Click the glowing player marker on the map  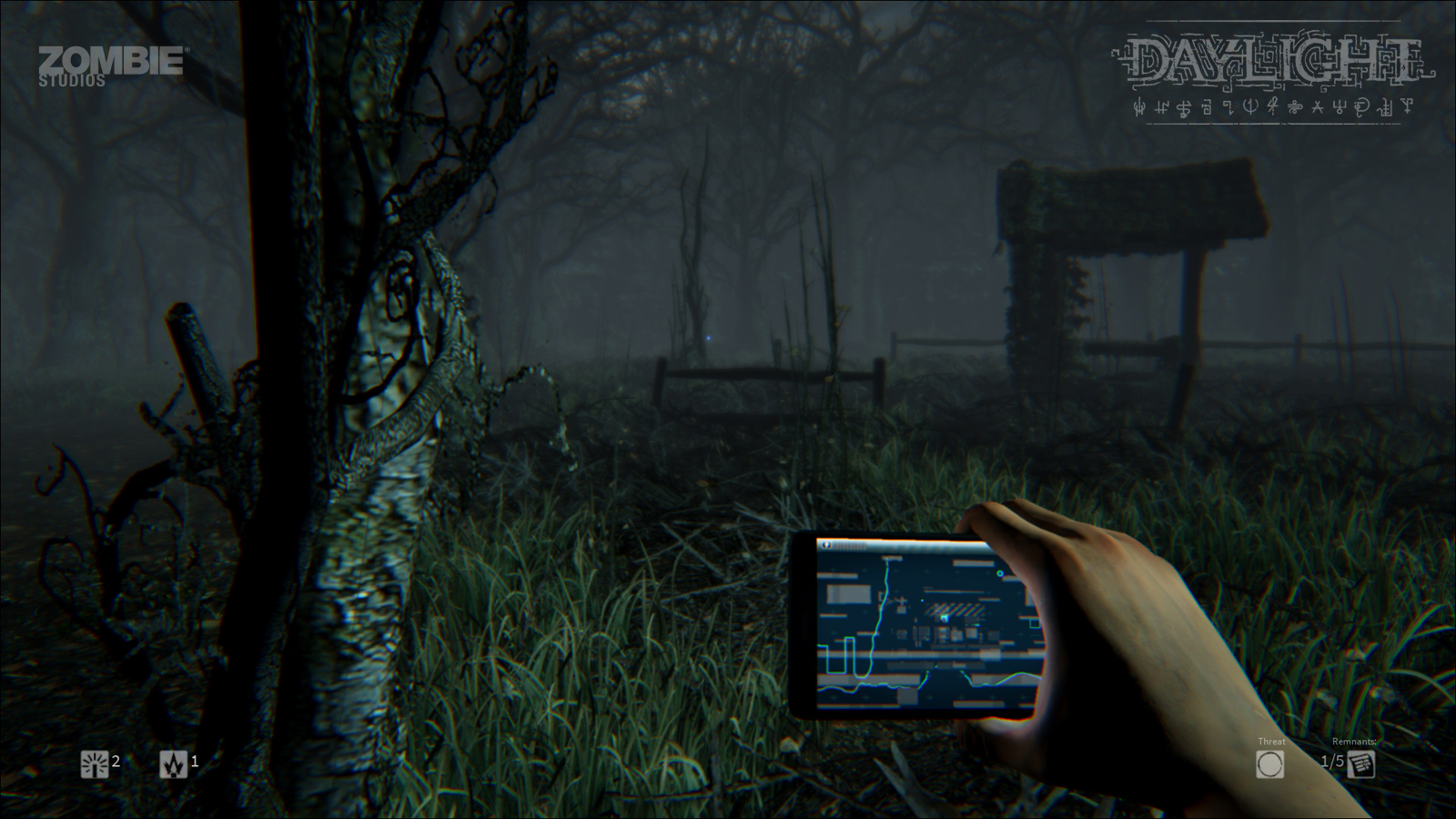click(x=945, y=617)
